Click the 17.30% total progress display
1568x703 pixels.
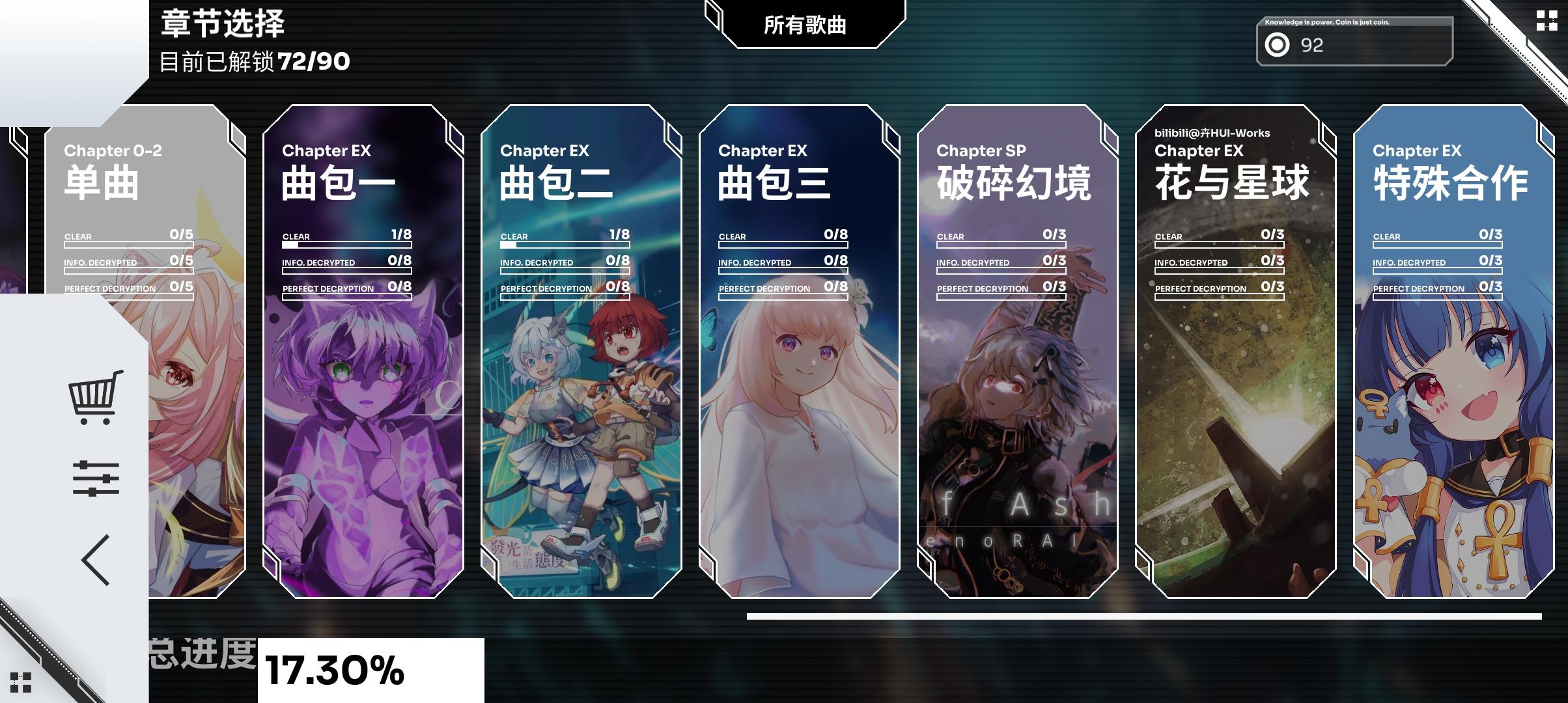(x=332, y=669)
